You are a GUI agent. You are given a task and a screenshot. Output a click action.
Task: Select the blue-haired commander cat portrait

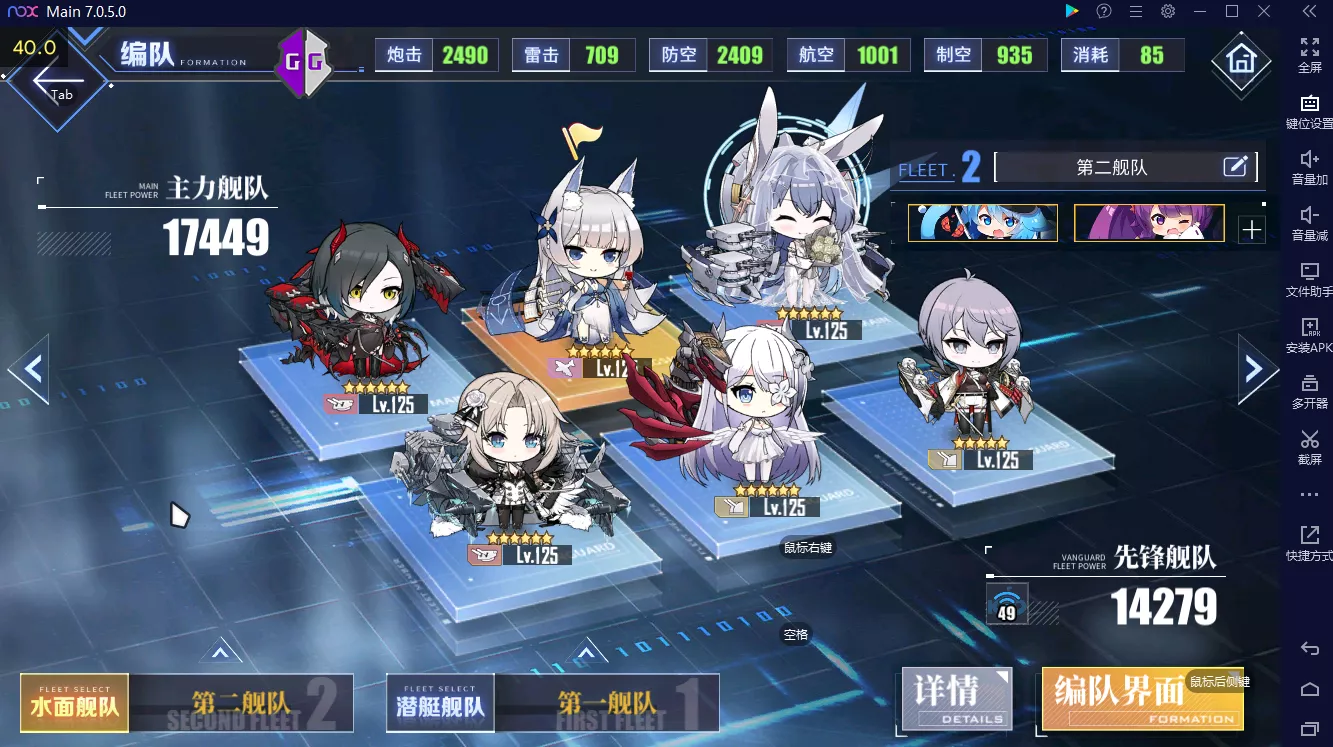(982, 223)
